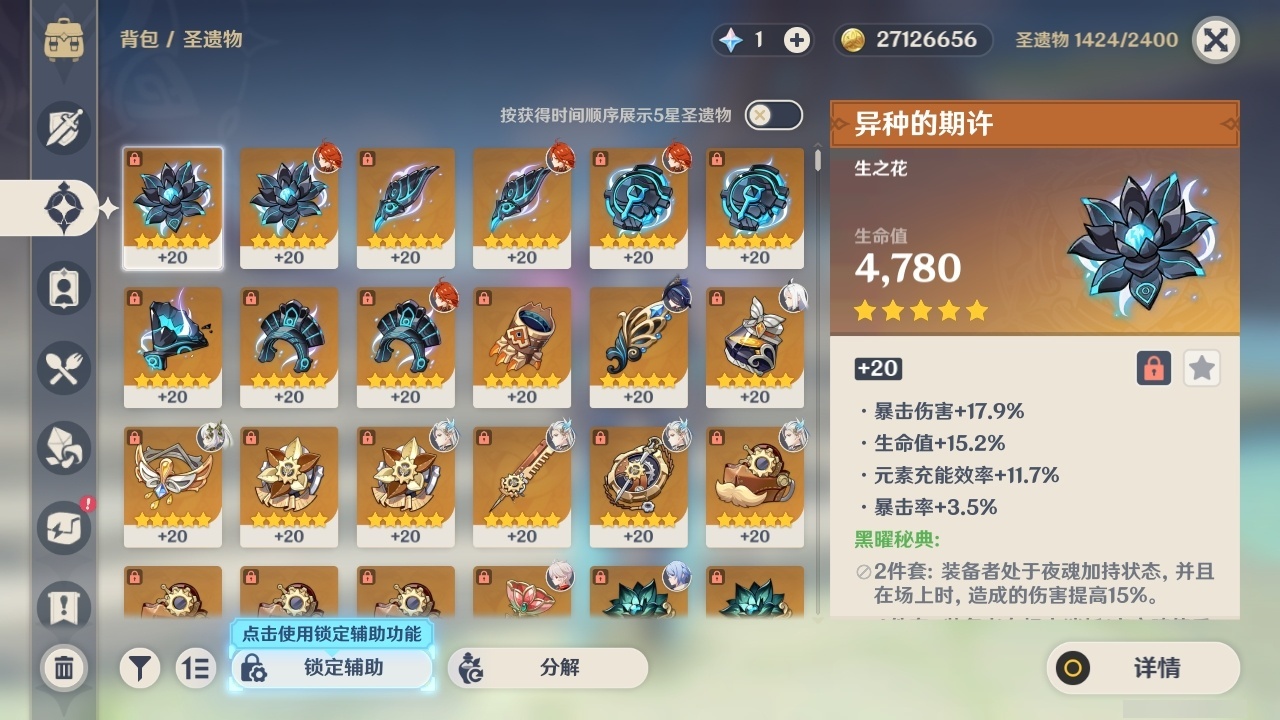Open the quest items category
Screen dimensions: 1280x720
click(x=62, y=600)
